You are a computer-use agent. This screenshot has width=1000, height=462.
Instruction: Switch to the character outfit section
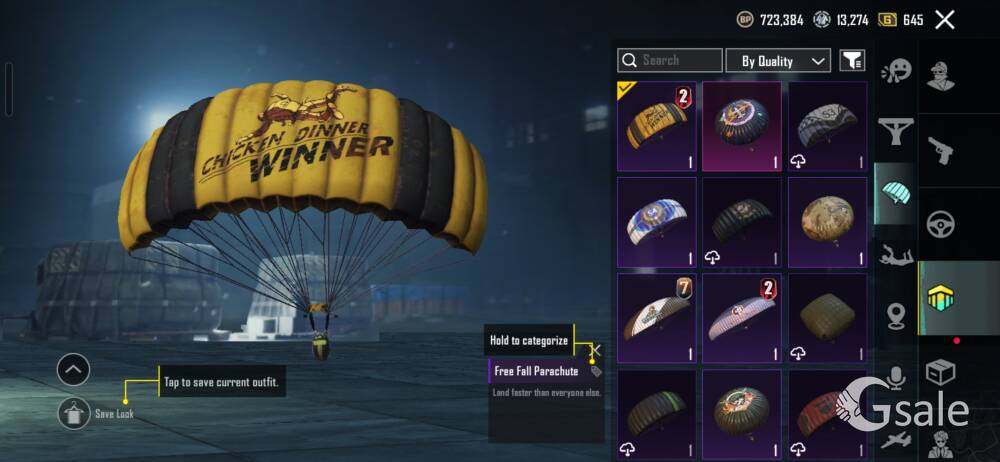(941, 77)
